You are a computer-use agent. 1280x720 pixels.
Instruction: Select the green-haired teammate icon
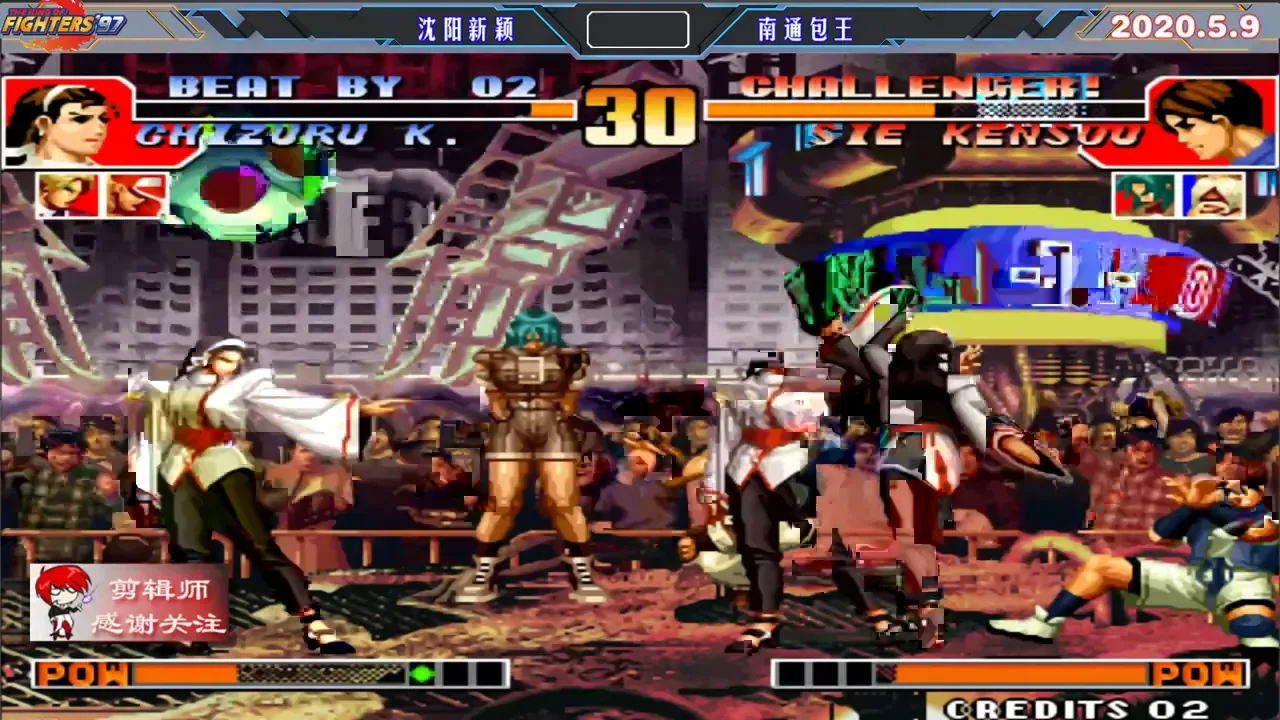1144,195
